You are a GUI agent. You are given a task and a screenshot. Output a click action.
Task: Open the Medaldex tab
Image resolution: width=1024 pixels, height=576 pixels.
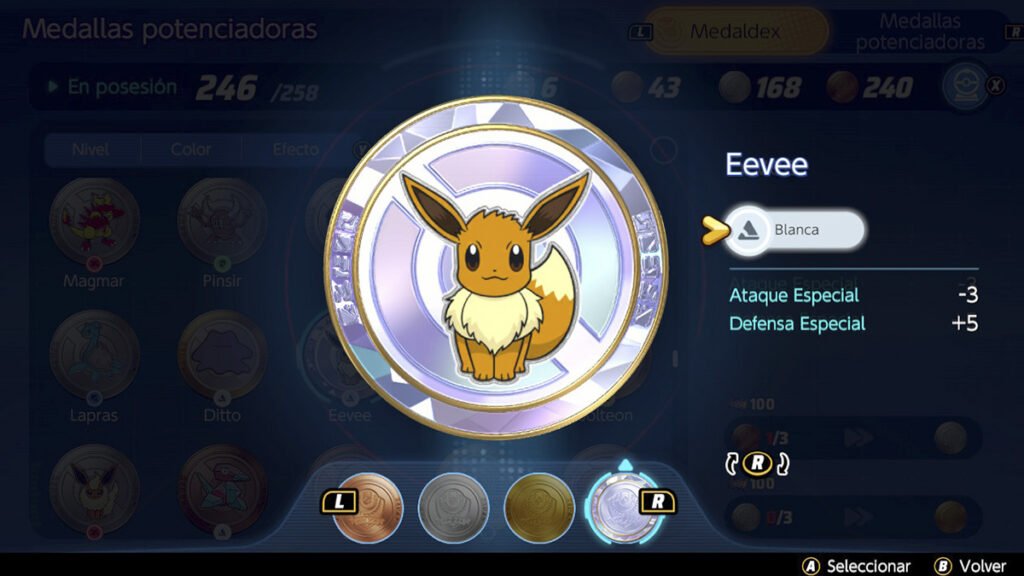coord(735,32)
